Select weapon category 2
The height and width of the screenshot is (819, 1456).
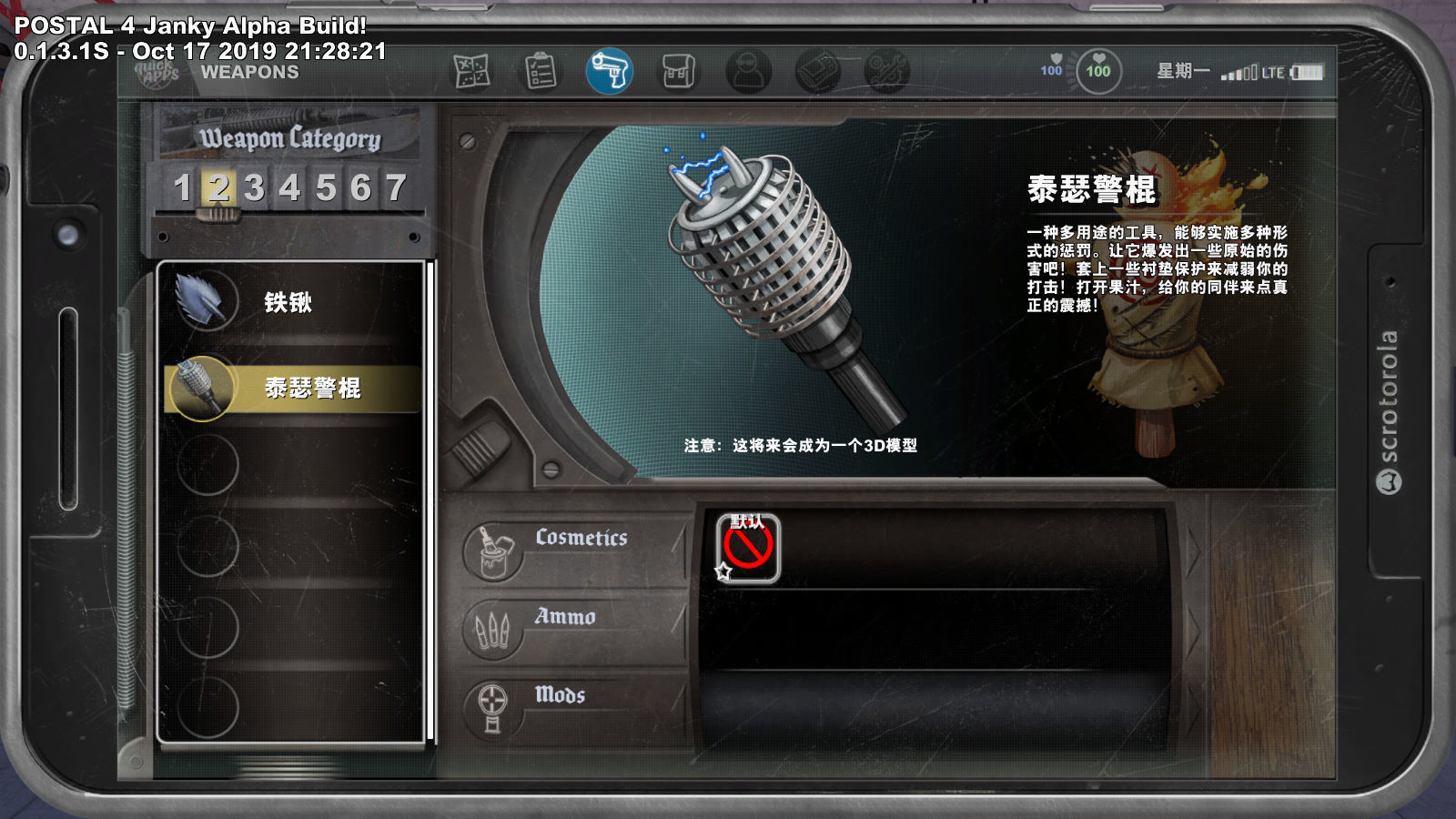click(x=218, y=188)
